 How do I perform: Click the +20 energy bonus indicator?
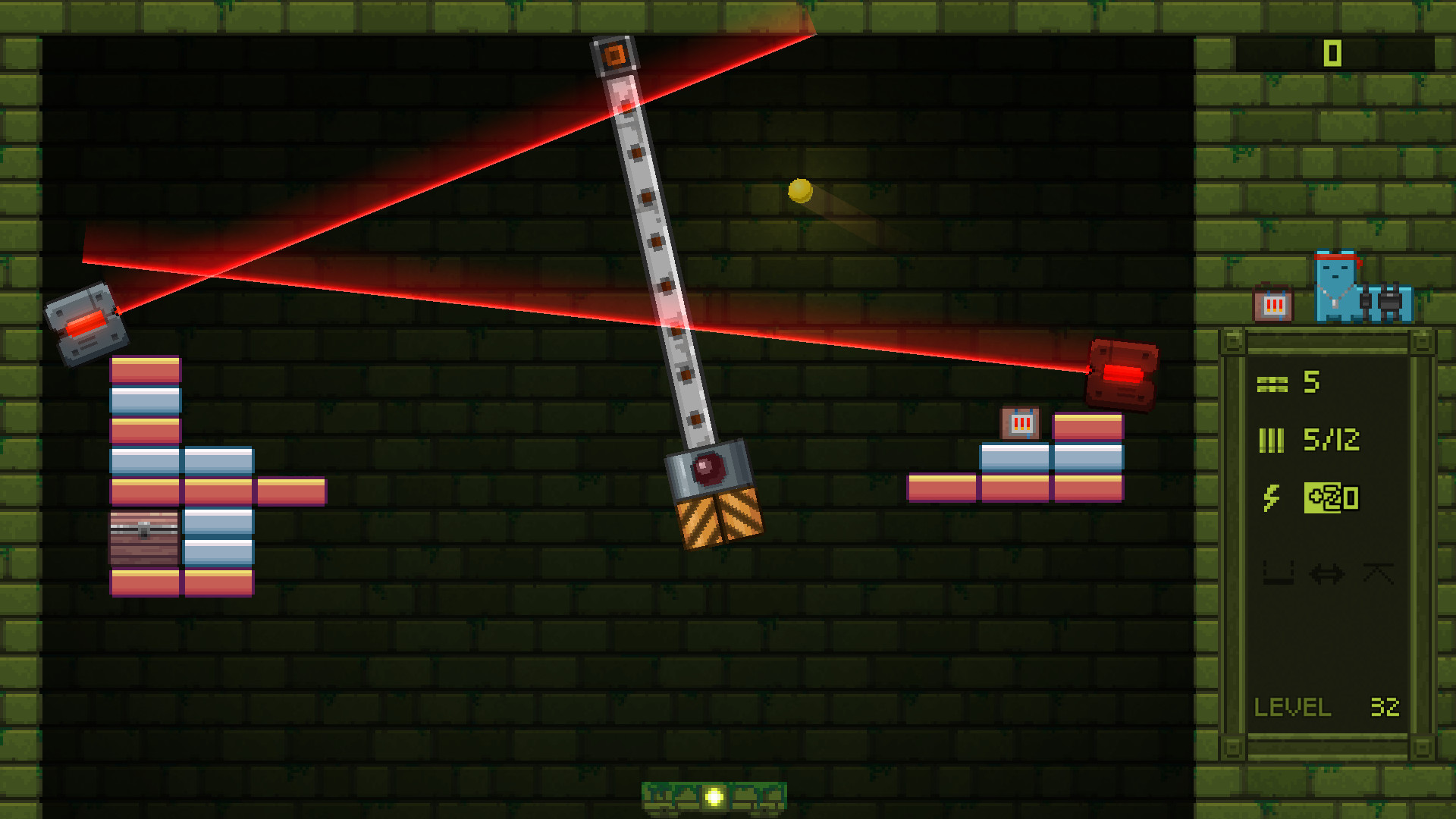point(1332,498)
